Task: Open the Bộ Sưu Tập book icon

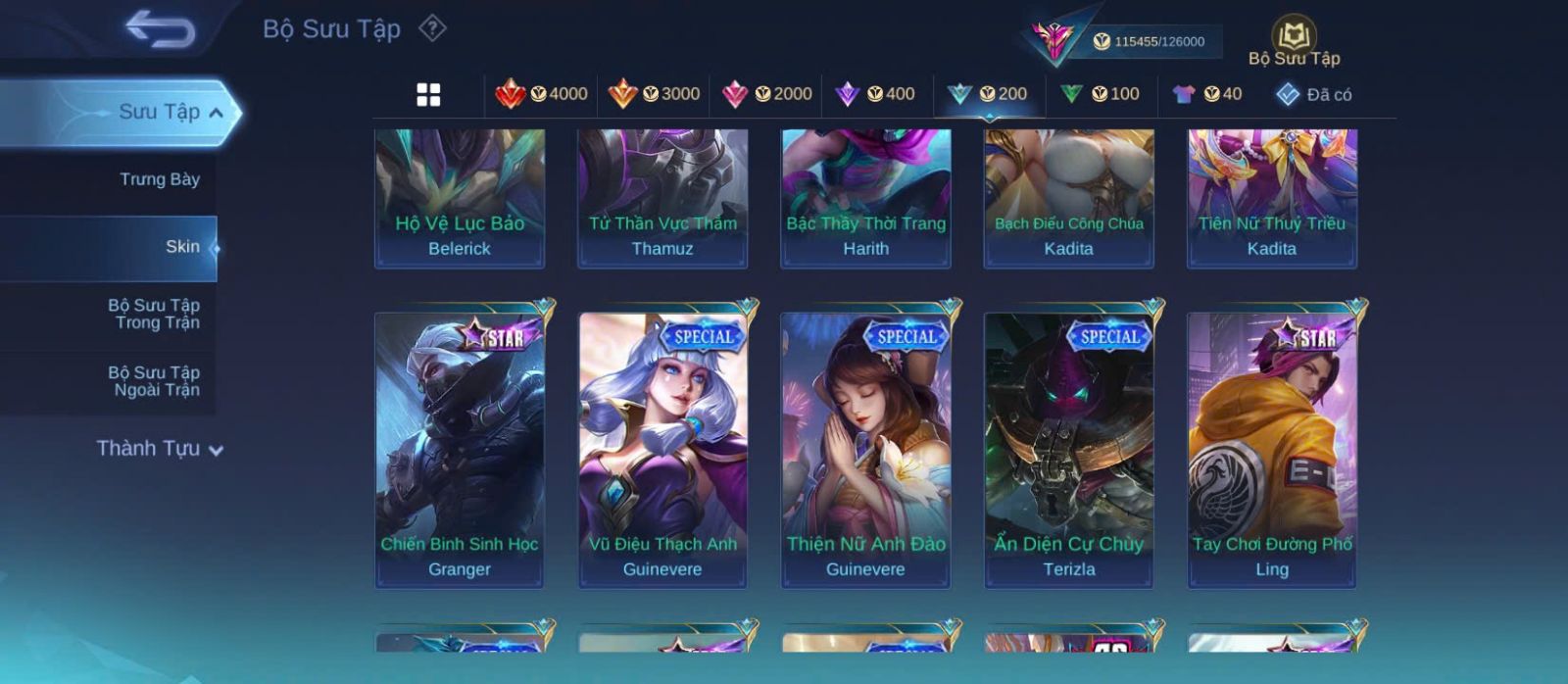Action: pyautogui.click(x=1294, y=38)
